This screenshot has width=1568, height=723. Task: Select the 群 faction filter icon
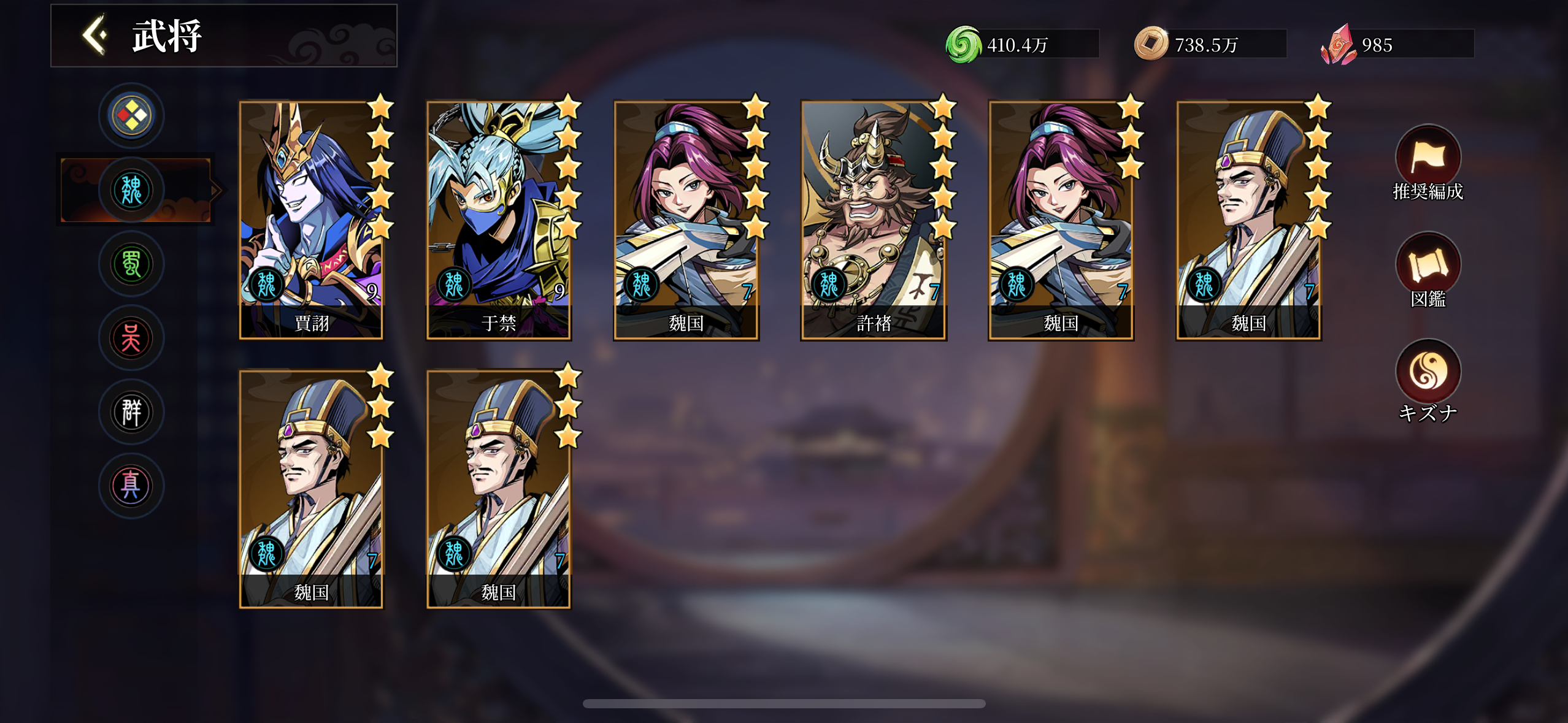(131, 412)
